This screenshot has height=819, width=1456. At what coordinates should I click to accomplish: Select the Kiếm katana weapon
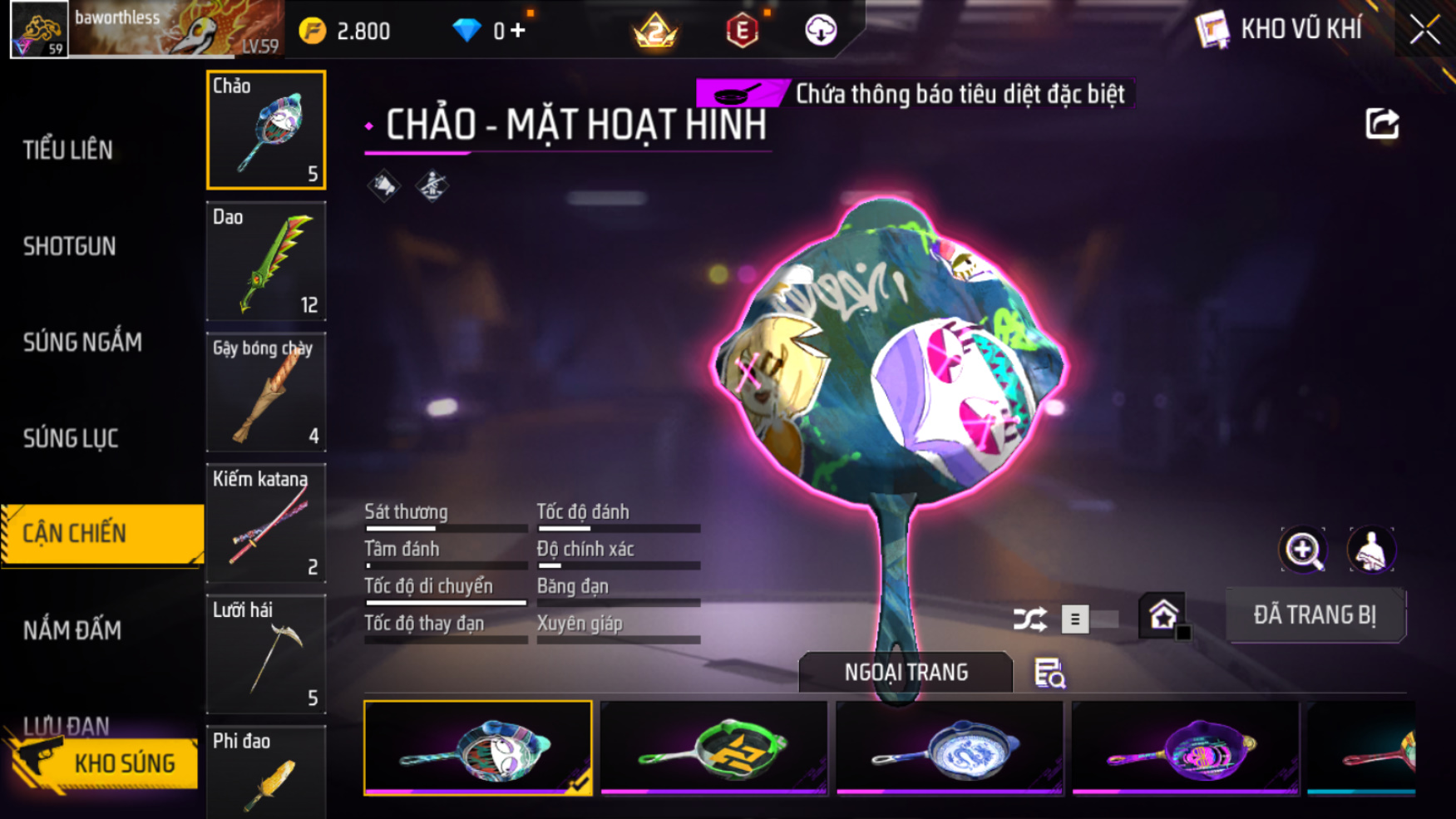tap(266, 523)
